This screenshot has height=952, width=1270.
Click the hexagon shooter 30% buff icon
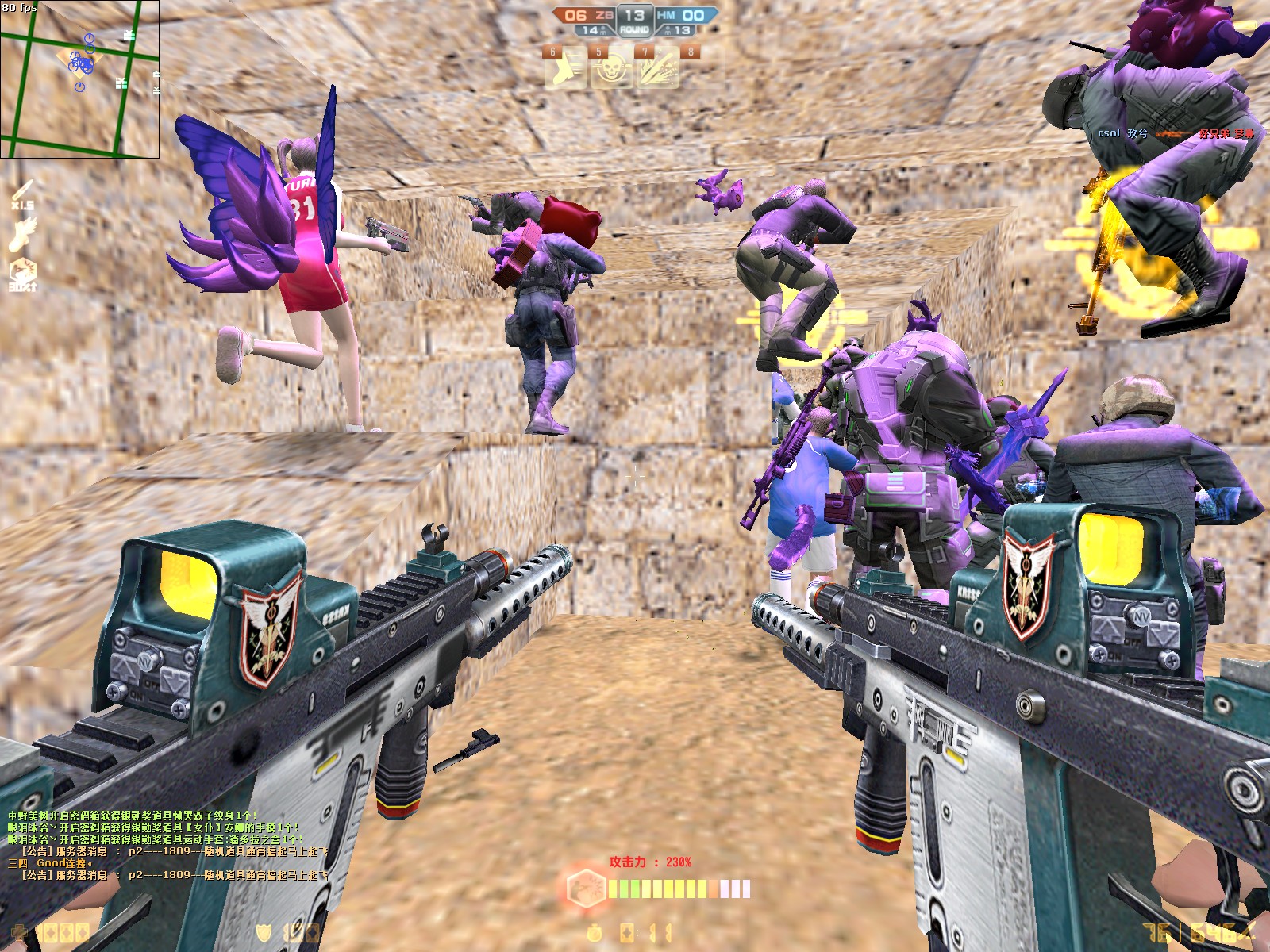[23, 274]
